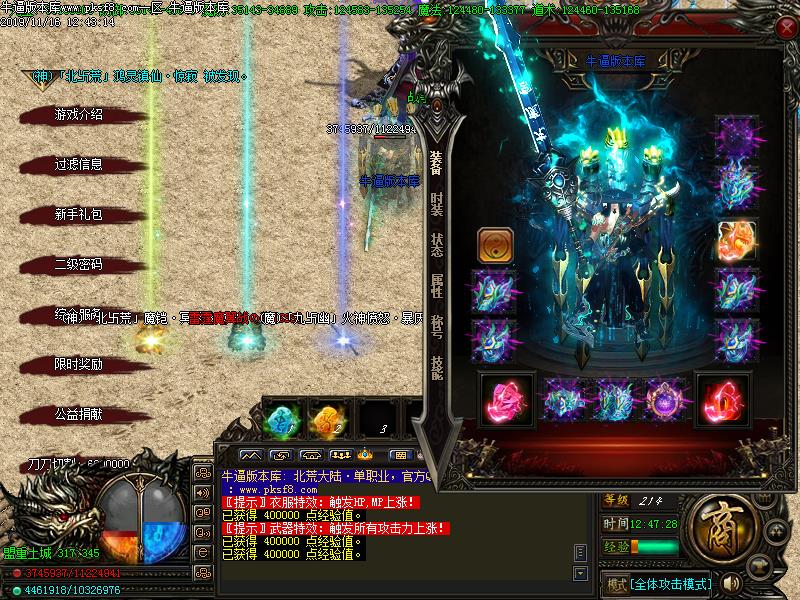Open the 游戏介绍 menu entry
800x600 pixels.
click(x=78, y=115)
